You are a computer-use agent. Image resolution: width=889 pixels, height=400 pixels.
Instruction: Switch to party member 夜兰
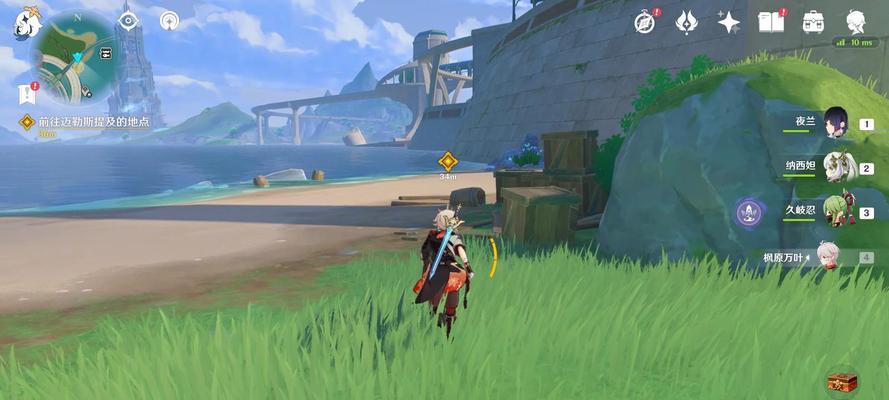tap(836, 124)
